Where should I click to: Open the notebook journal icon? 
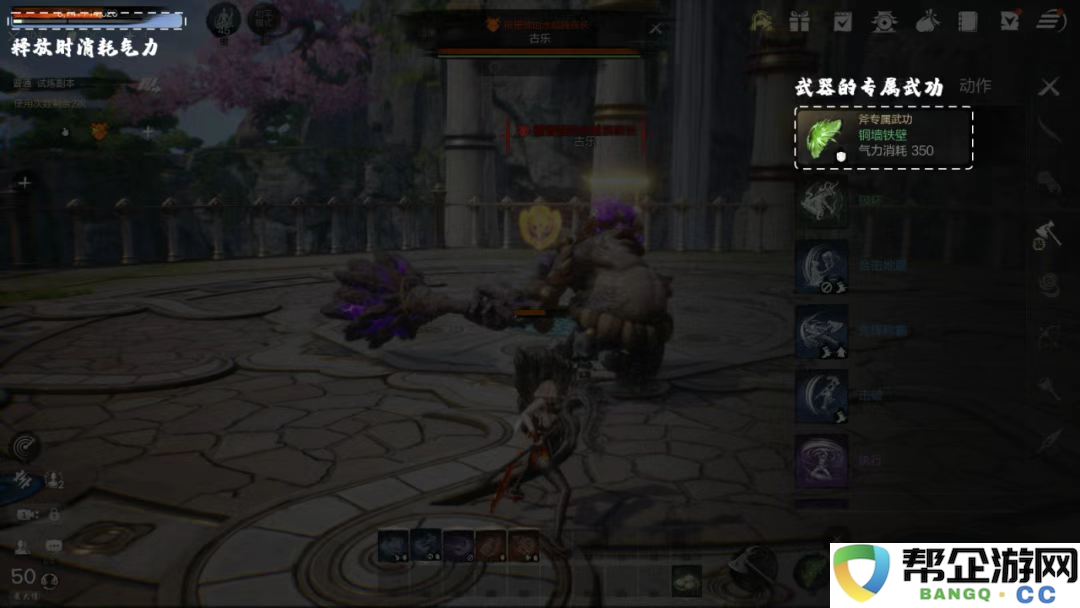click(x=968, y=21)
